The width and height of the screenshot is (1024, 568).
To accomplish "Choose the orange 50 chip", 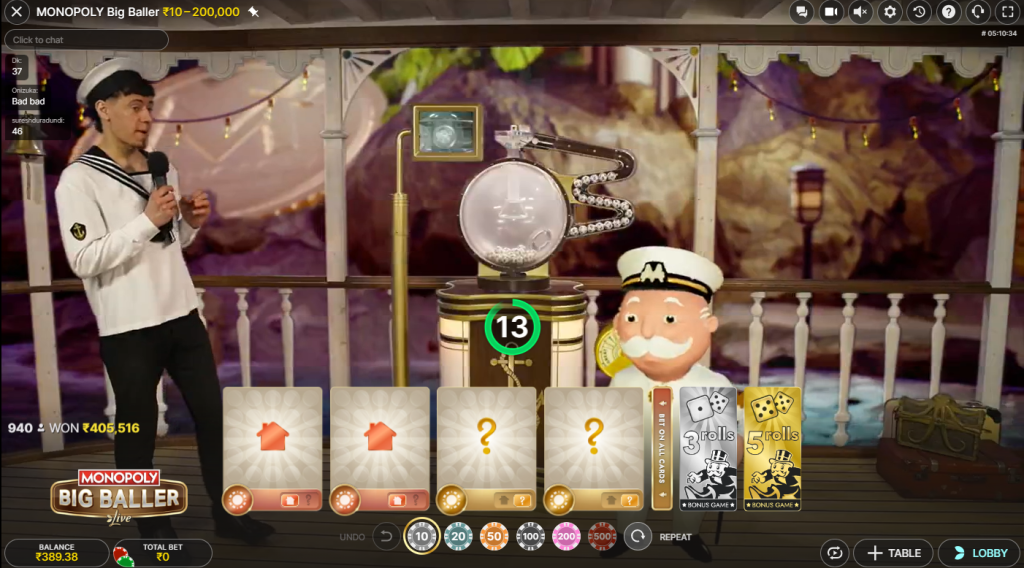I will point(494,537).
